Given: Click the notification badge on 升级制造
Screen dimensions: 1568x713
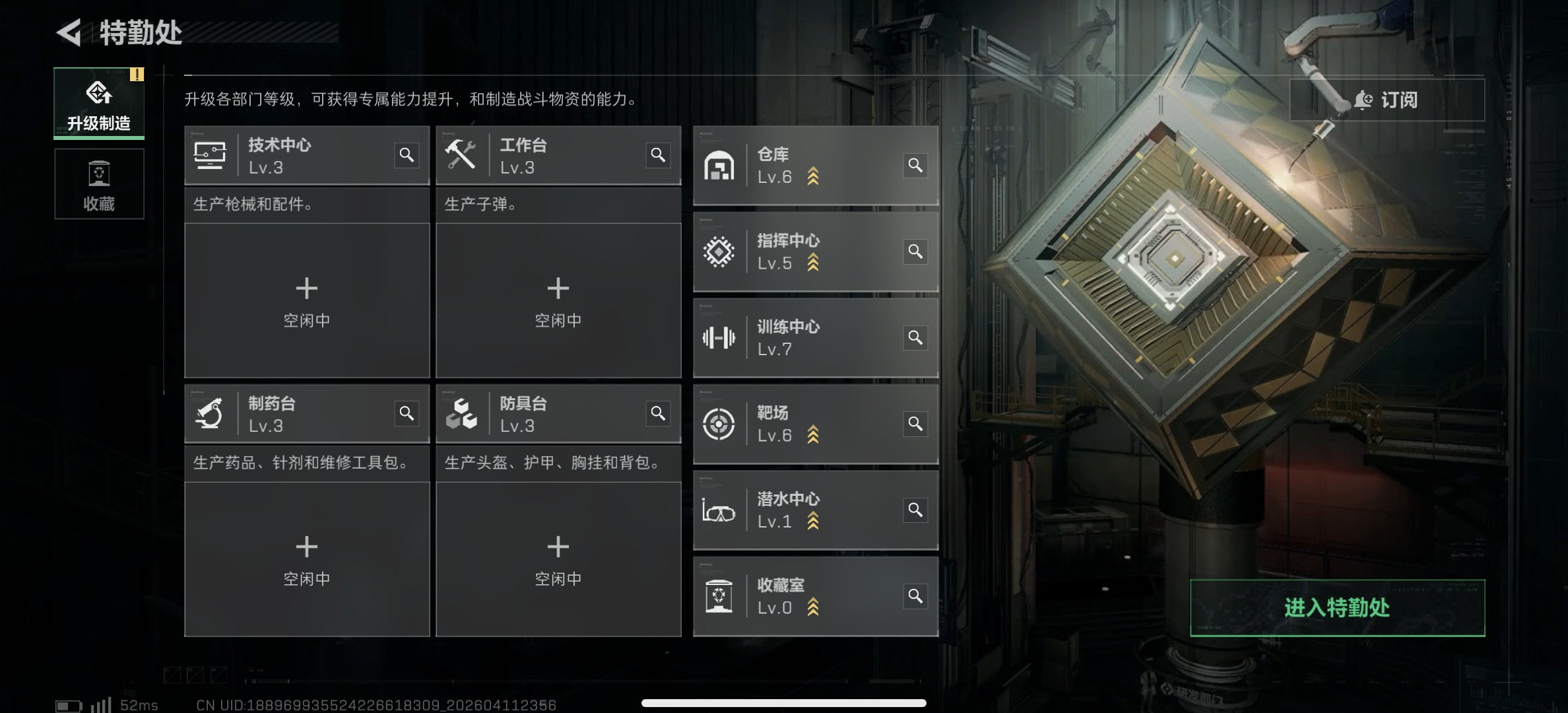Looking at the screenshot, I should [137, 75].
